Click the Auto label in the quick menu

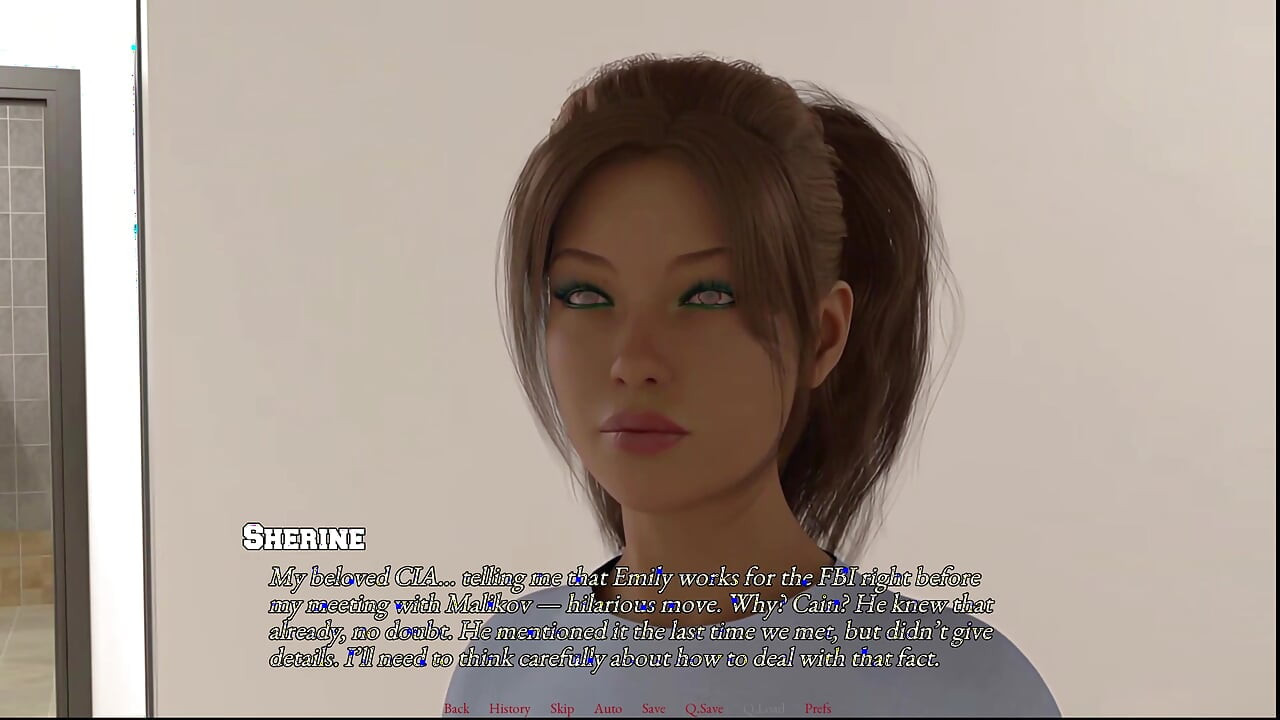coord(608,708)
